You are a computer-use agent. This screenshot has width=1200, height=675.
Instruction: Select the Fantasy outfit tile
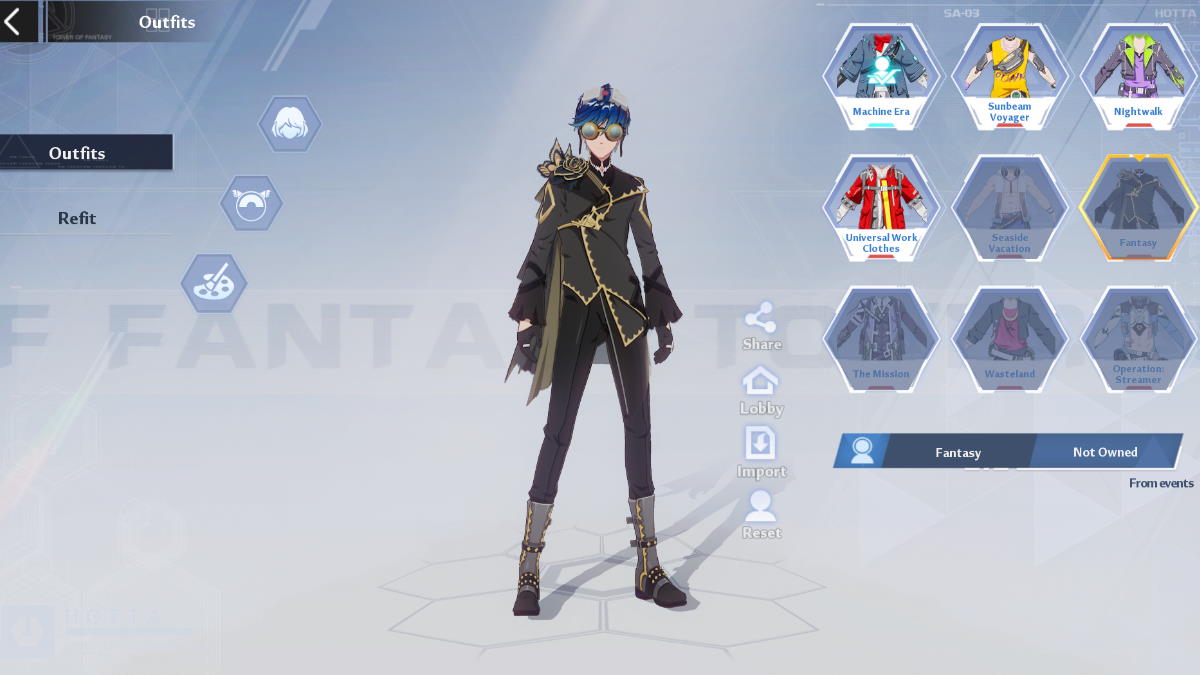[x=1138, y=207]
